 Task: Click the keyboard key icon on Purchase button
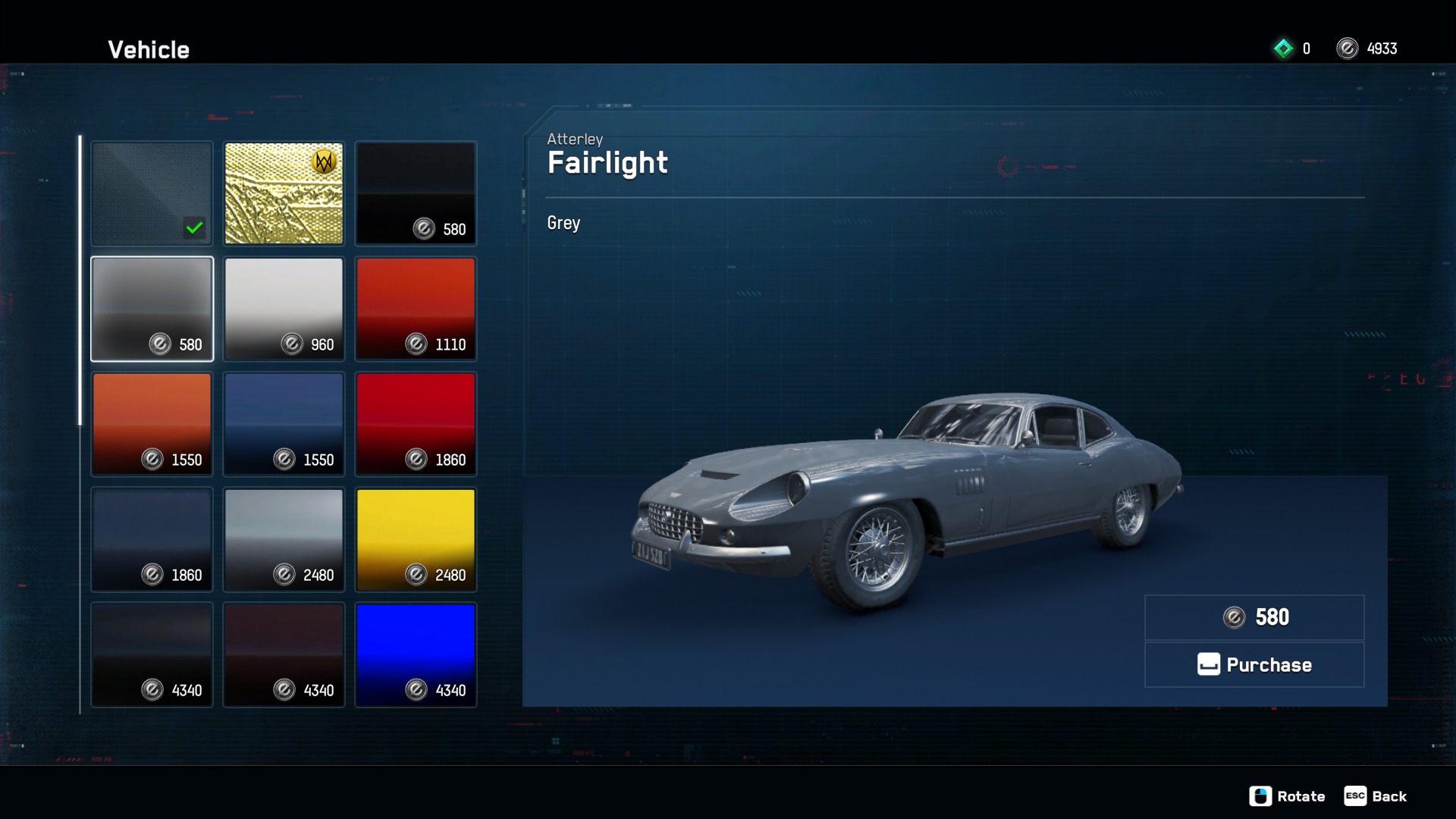point(1209,664)
